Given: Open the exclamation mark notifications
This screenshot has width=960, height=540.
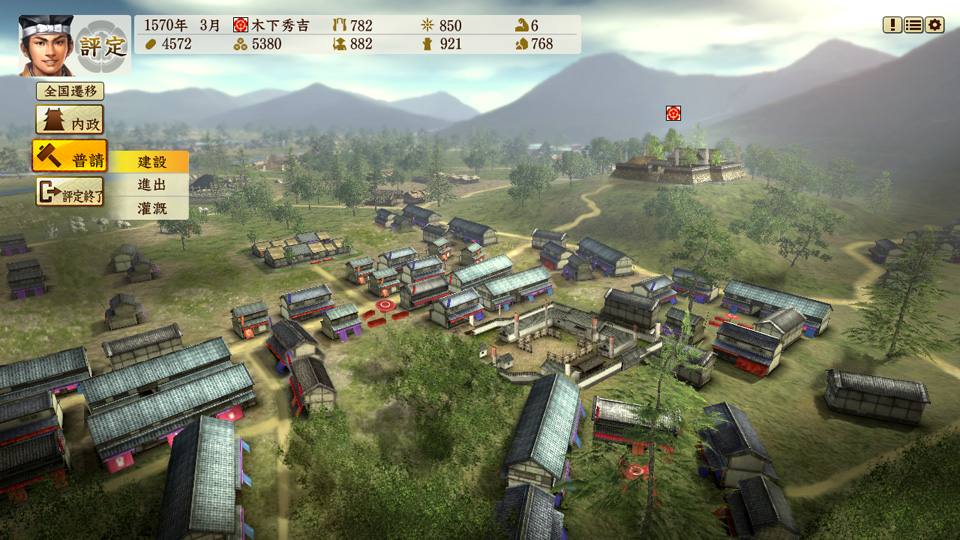Looking at the screenshot, I should coord(892,25).
